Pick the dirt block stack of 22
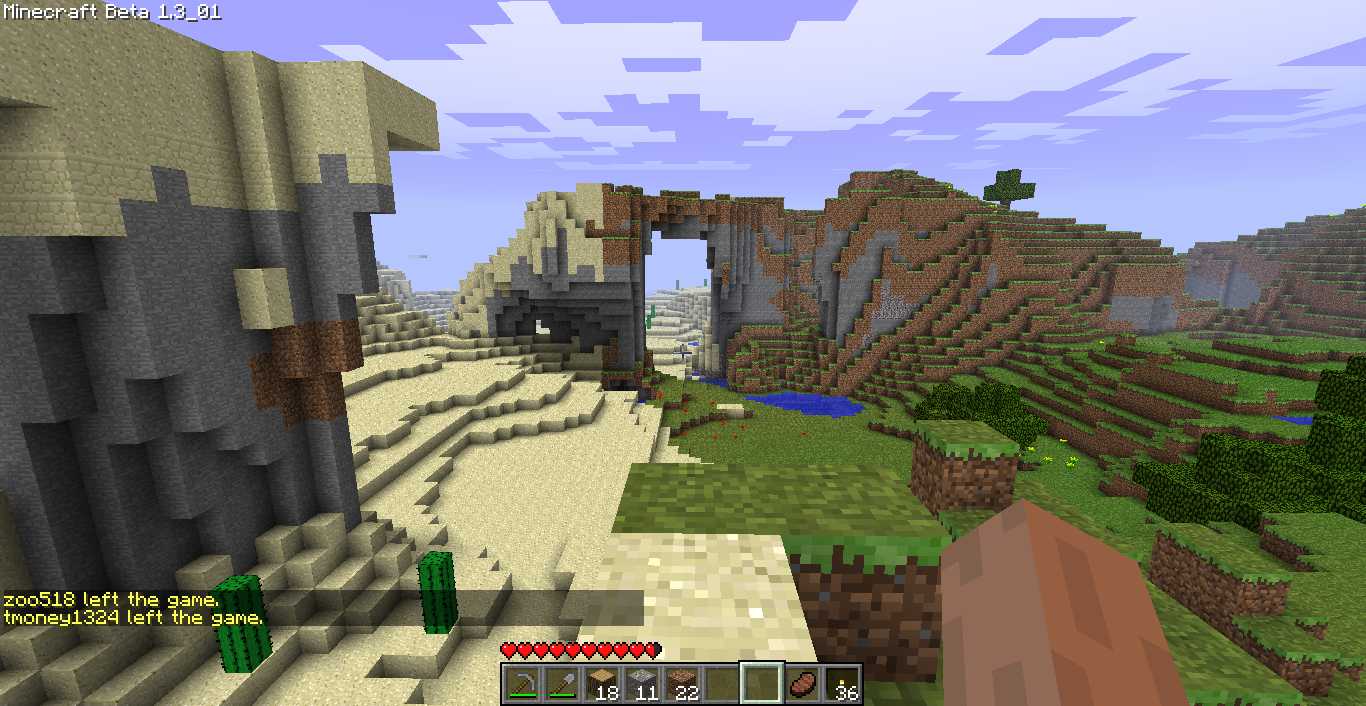 click(681, 684)
